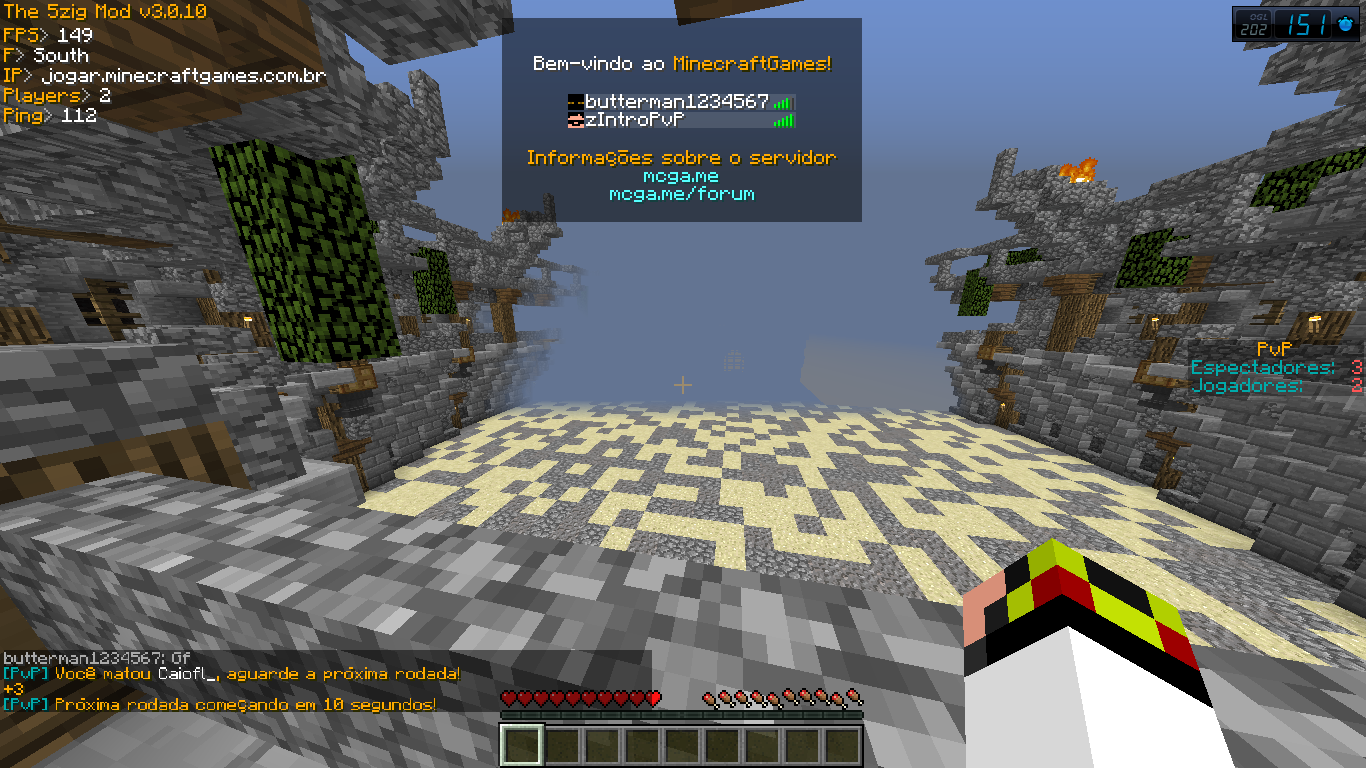Open the mcga.me server link
The image size is (1366, 768).
tap(681, 176)
